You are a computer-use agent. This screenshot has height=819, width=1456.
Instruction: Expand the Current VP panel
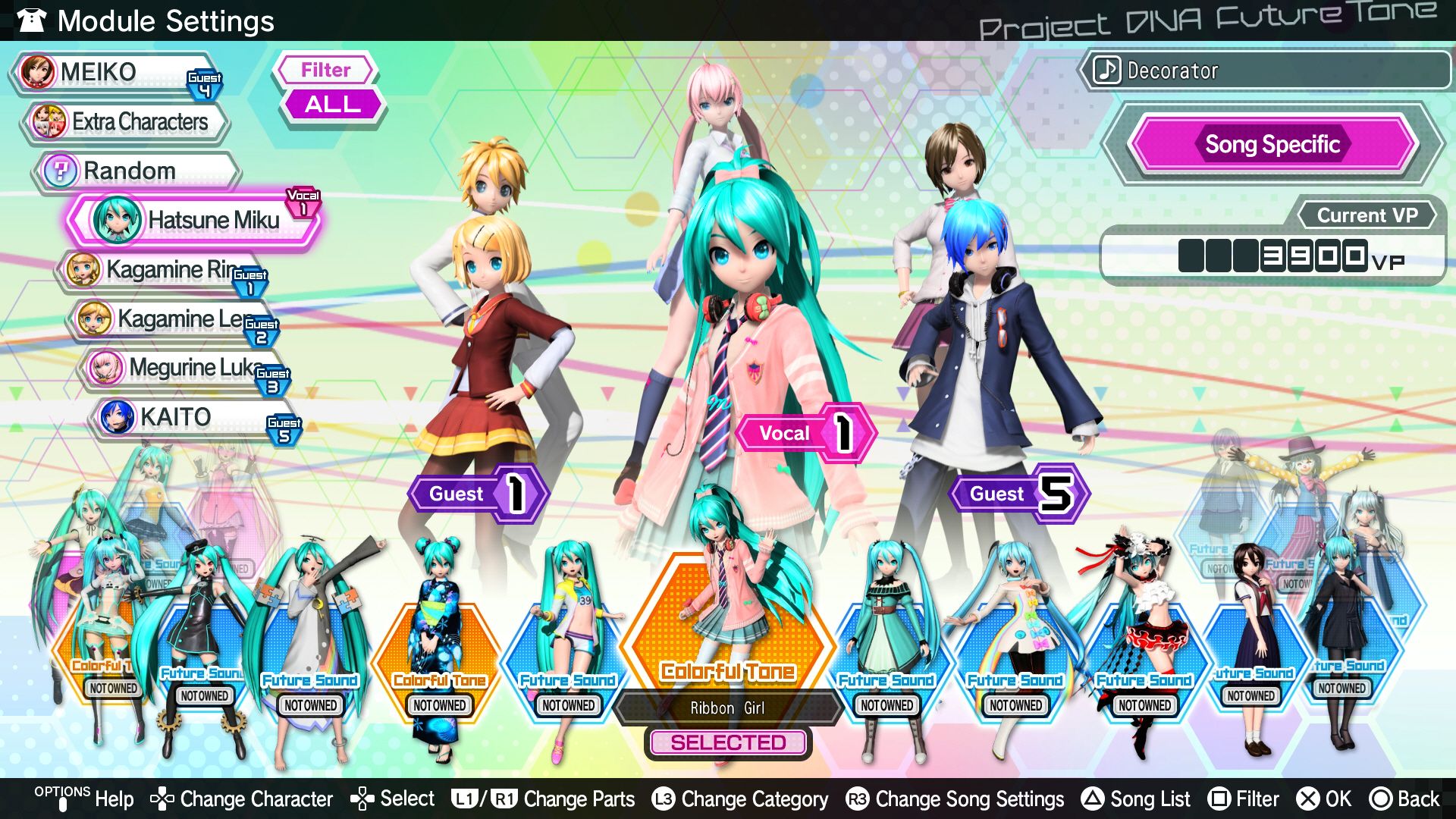[1367, 215]
